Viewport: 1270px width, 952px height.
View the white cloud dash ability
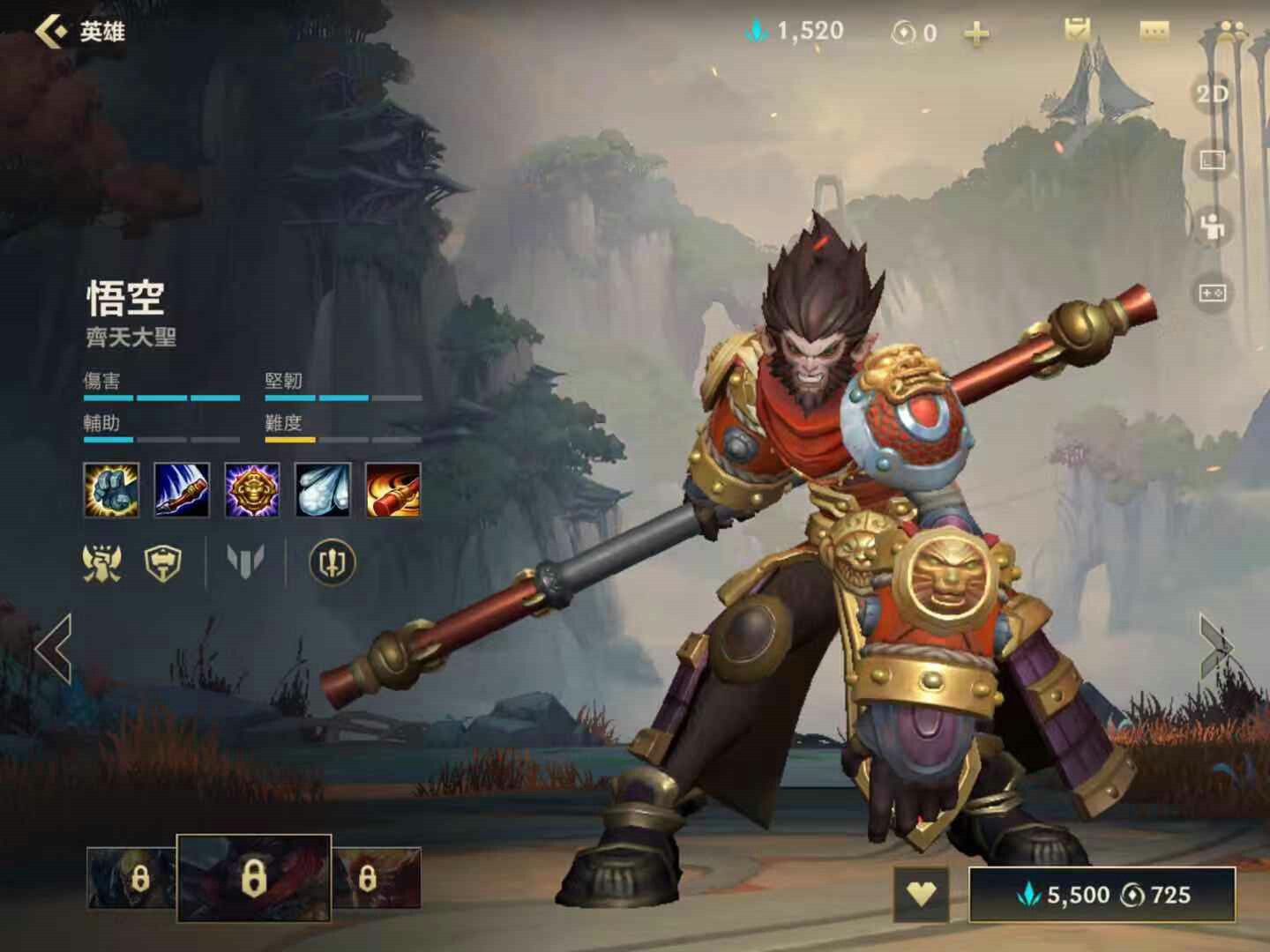pyautogui.click(x=323, y=489)
